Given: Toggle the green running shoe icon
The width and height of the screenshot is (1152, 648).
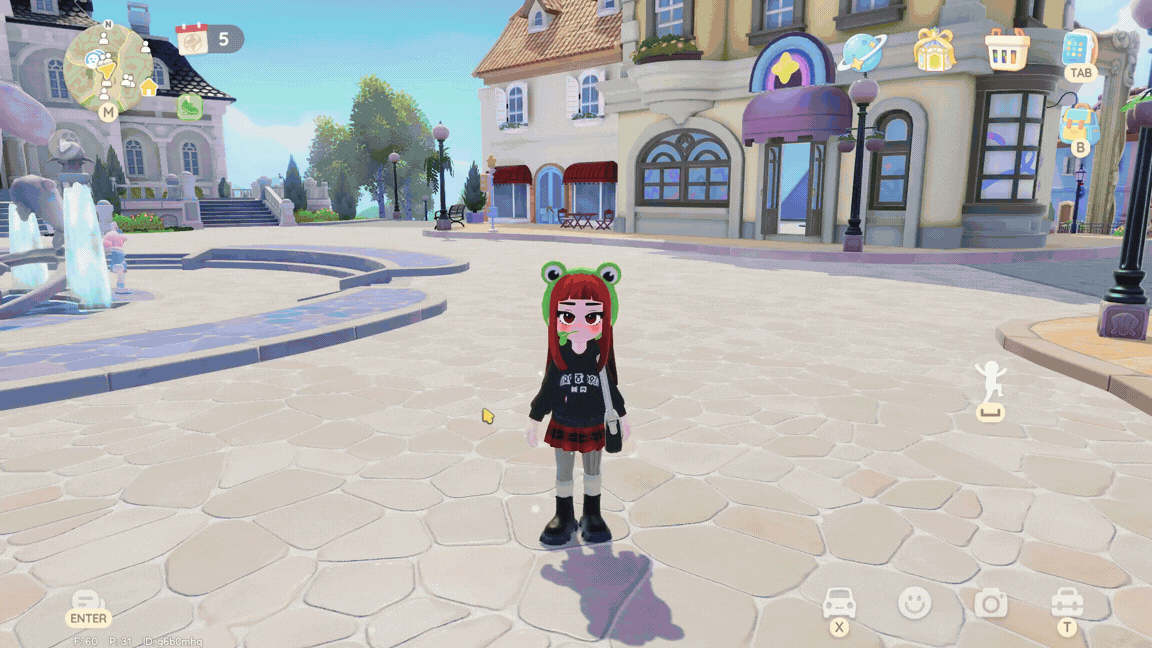Looking at the screenshot, I should [190, 106].
